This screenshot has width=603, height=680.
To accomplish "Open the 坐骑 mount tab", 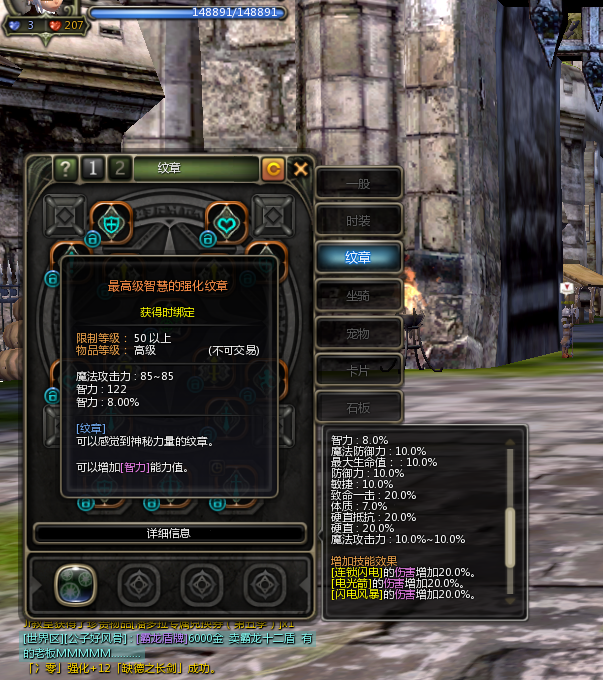I will coord(358,294).
